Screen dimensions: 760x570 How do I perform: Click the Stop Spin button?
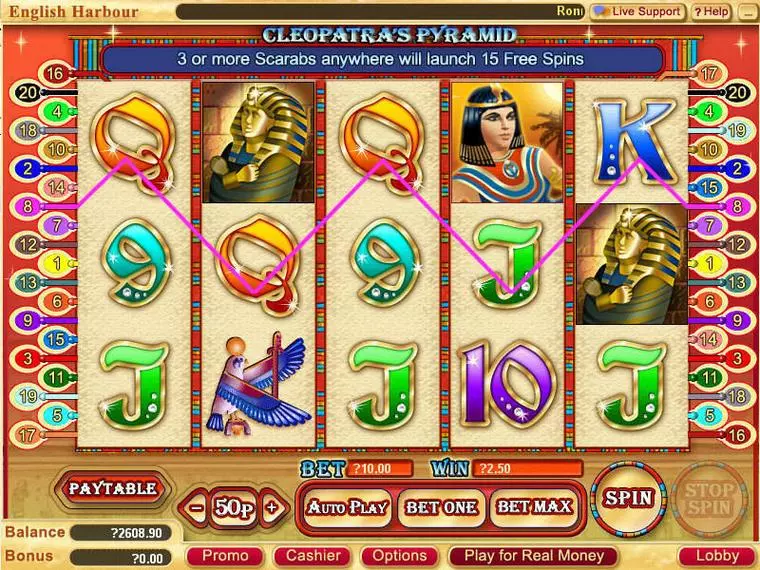click(x=709, y=498)
